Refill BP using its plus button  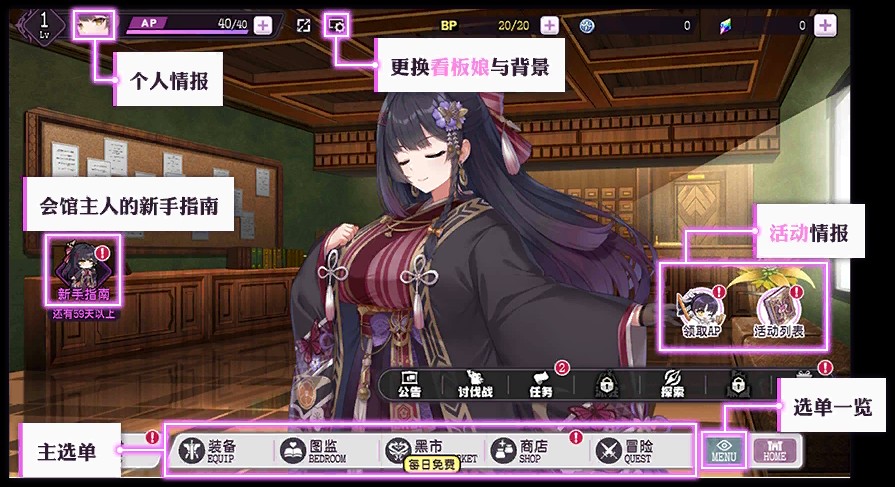(549, 25)
